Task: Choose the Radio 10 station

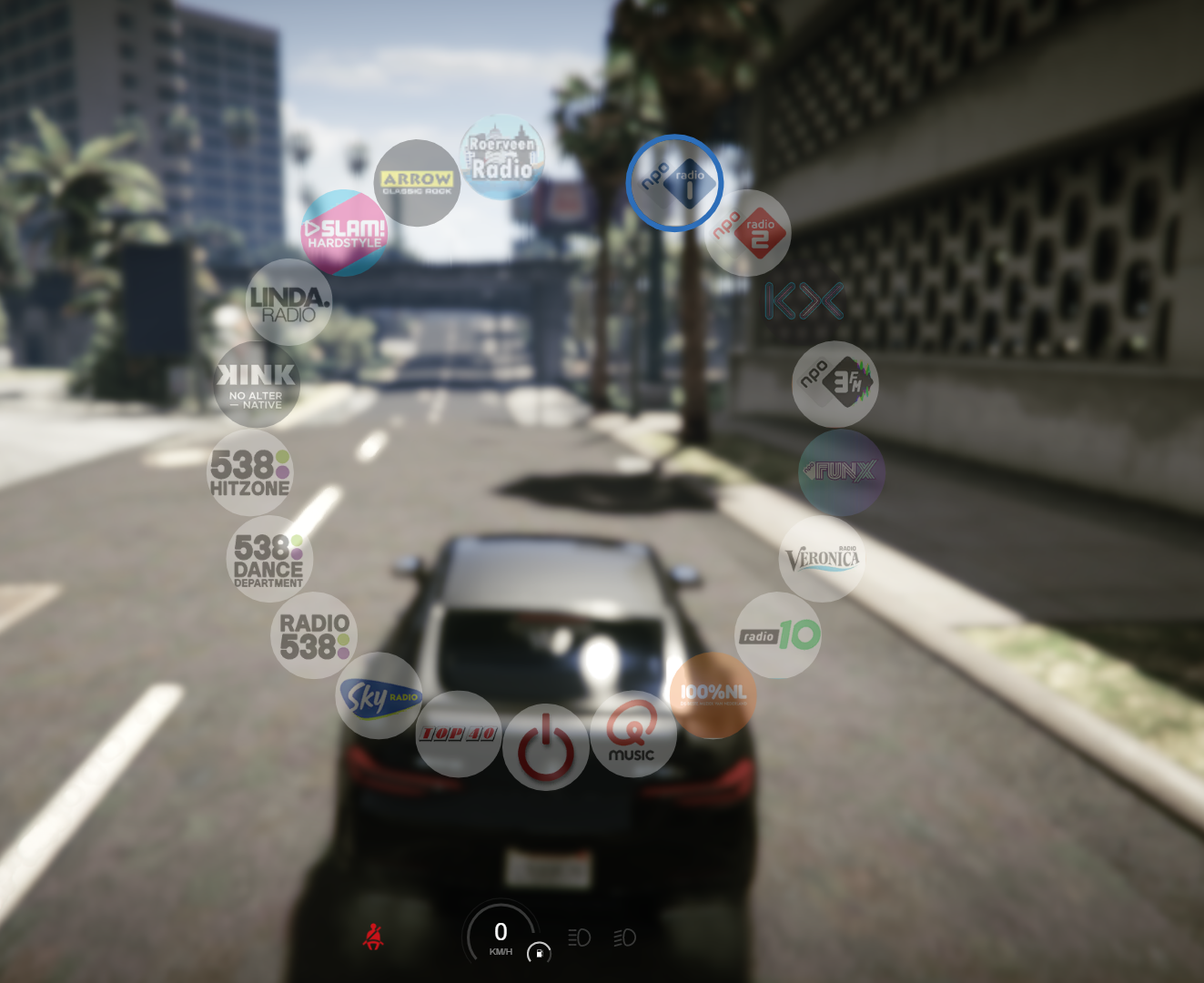Action: coord(778,635)
